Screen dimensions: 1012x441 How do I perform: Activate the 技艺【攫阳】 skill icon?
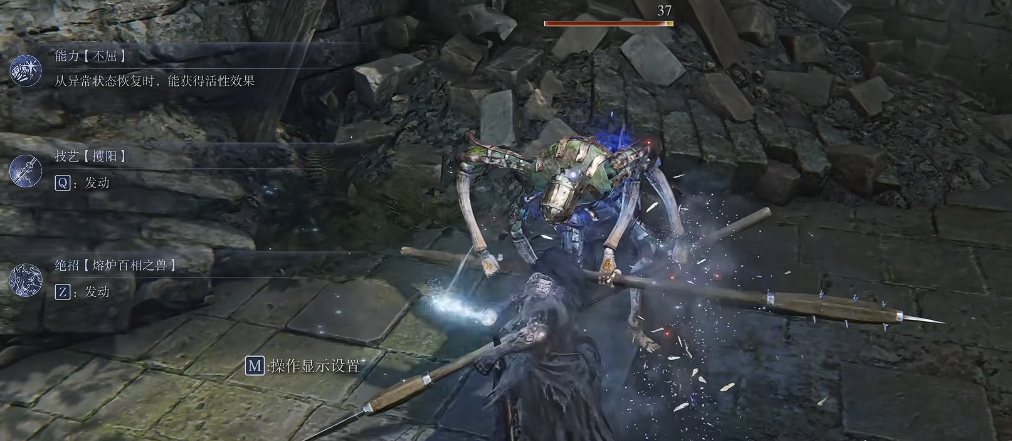click(x=24, y=172)
